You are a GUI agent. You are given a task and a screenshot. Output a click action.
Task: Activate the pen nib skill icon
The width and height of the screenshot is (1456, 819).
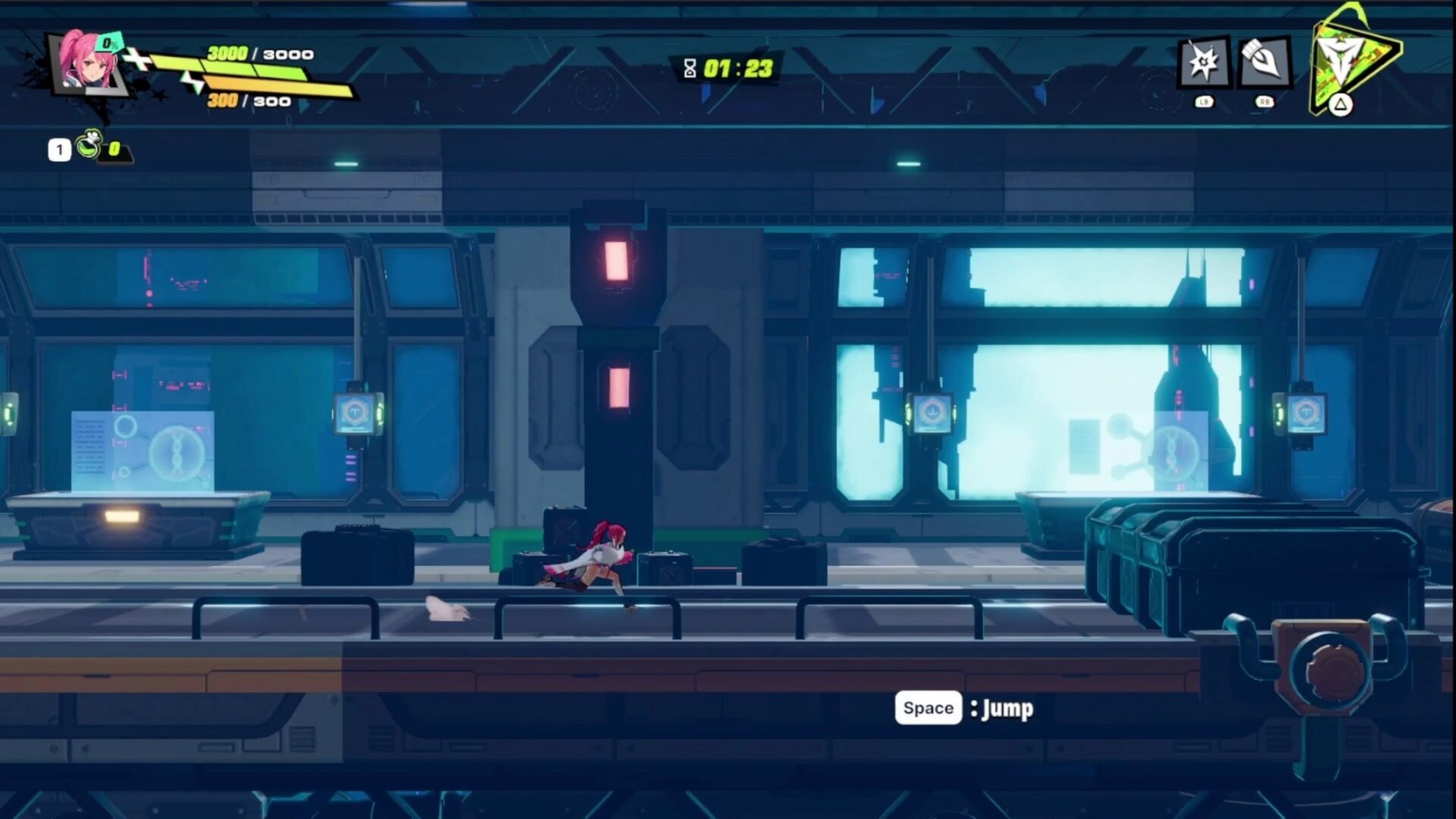(1264, 62)
